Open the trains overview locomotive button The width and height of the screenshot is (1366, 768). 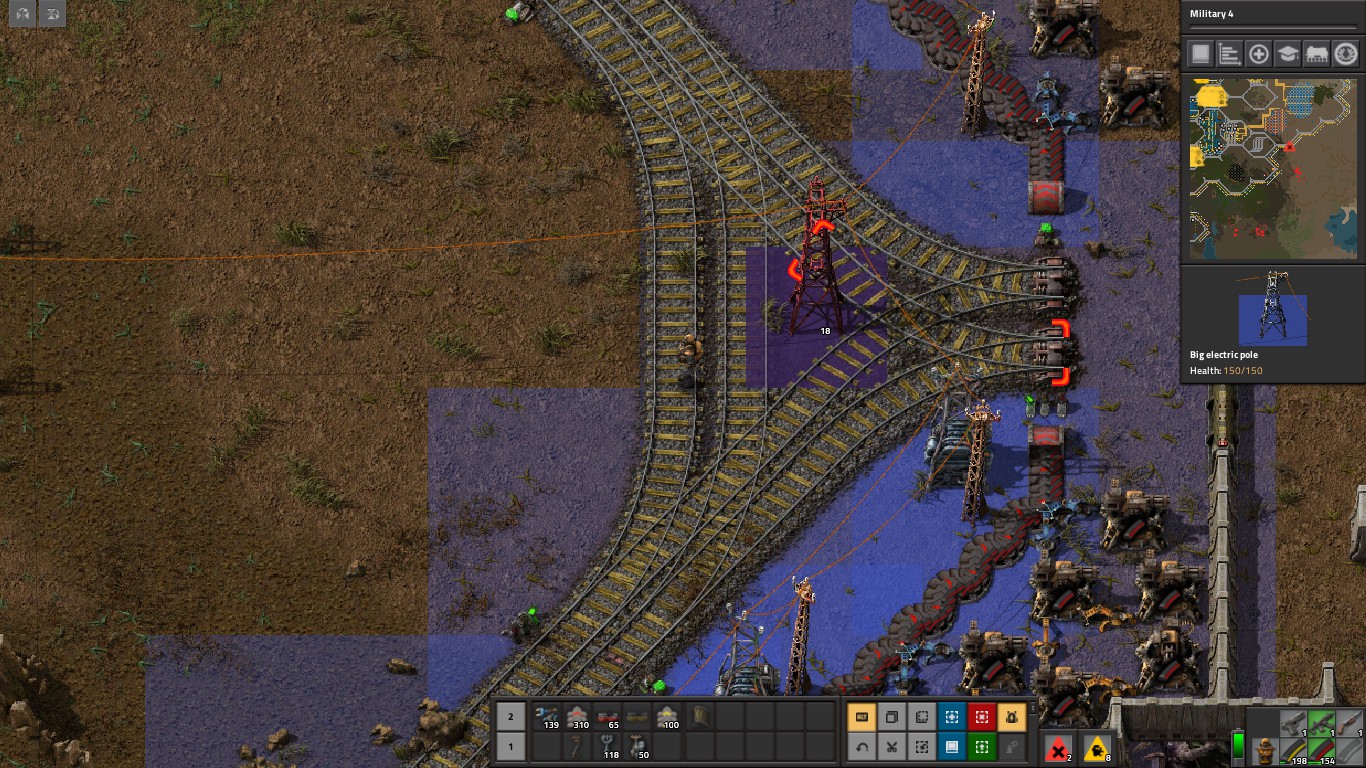tap(1317, 54)
